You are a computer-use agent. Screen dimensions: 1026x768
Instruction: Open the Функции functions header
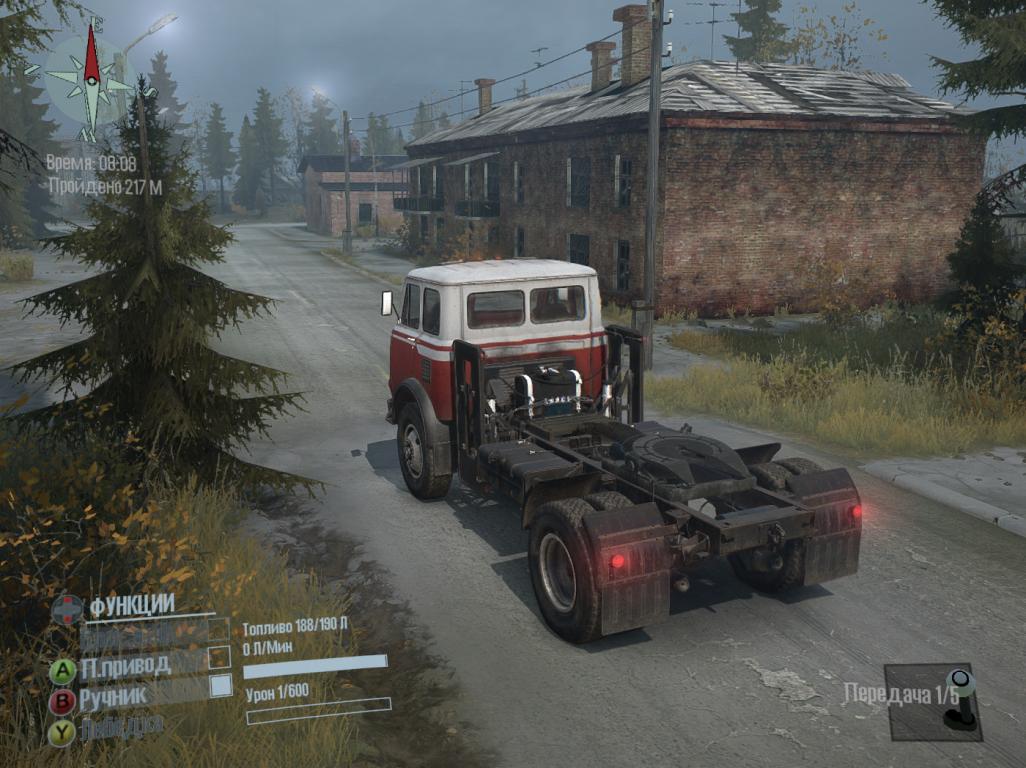pos(131,605)
